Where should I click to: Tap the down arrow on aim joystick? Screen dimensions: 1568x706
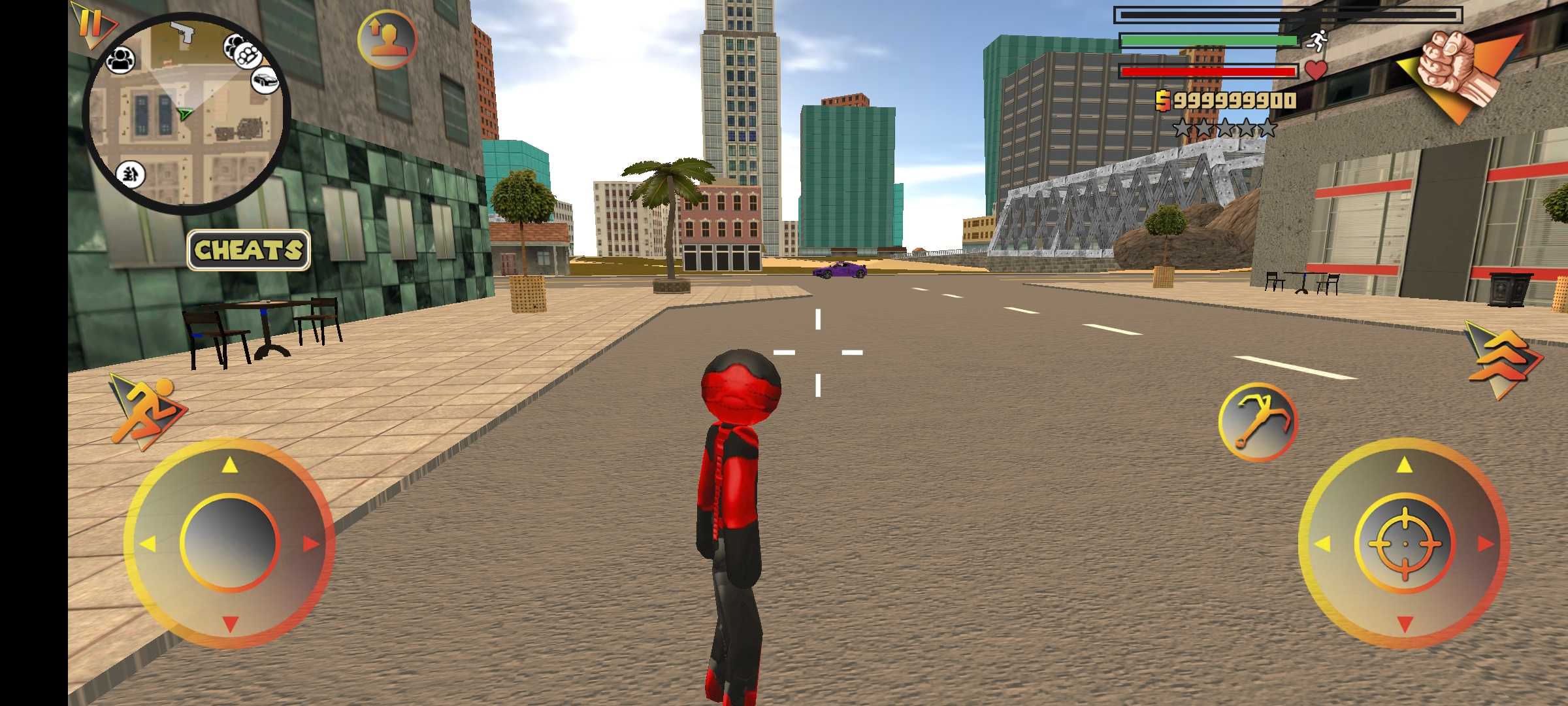(x=1405, y=623)
